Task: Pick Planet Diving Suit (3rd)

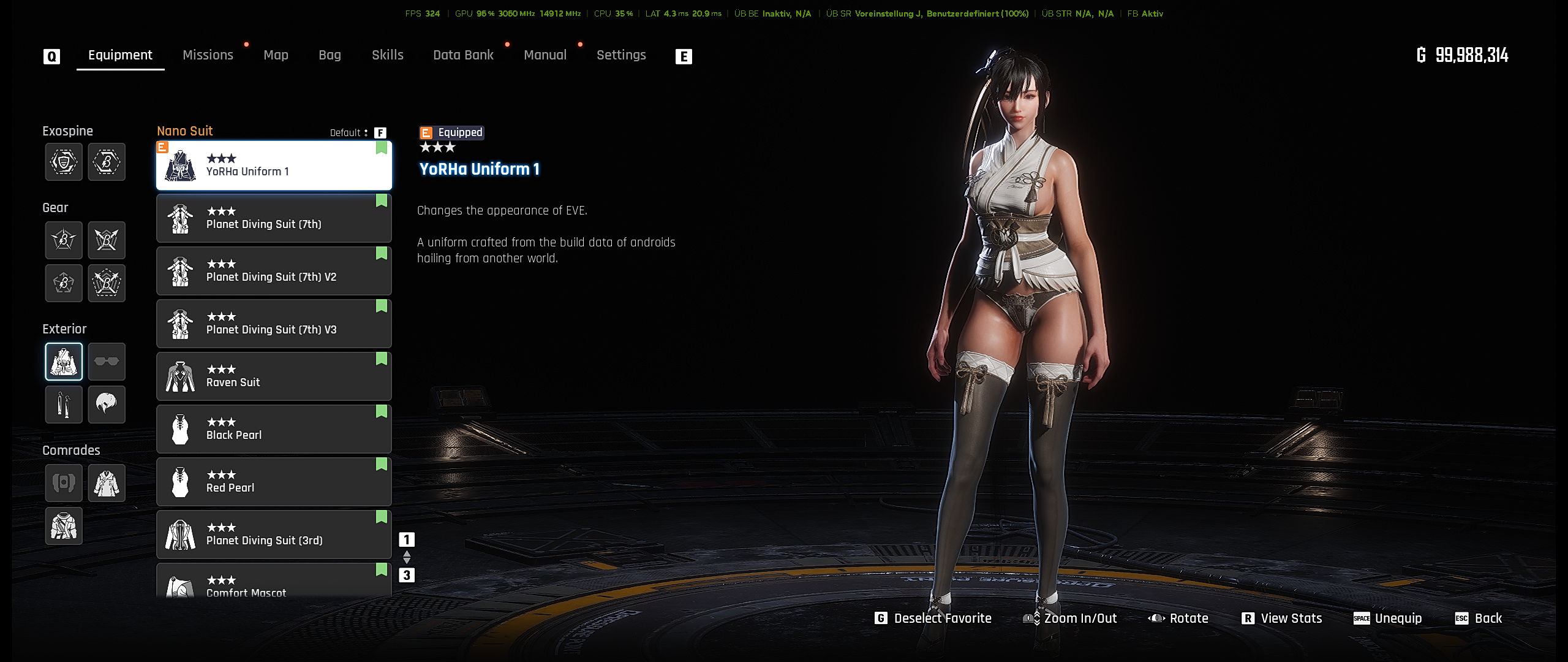Action: point(274,535)
